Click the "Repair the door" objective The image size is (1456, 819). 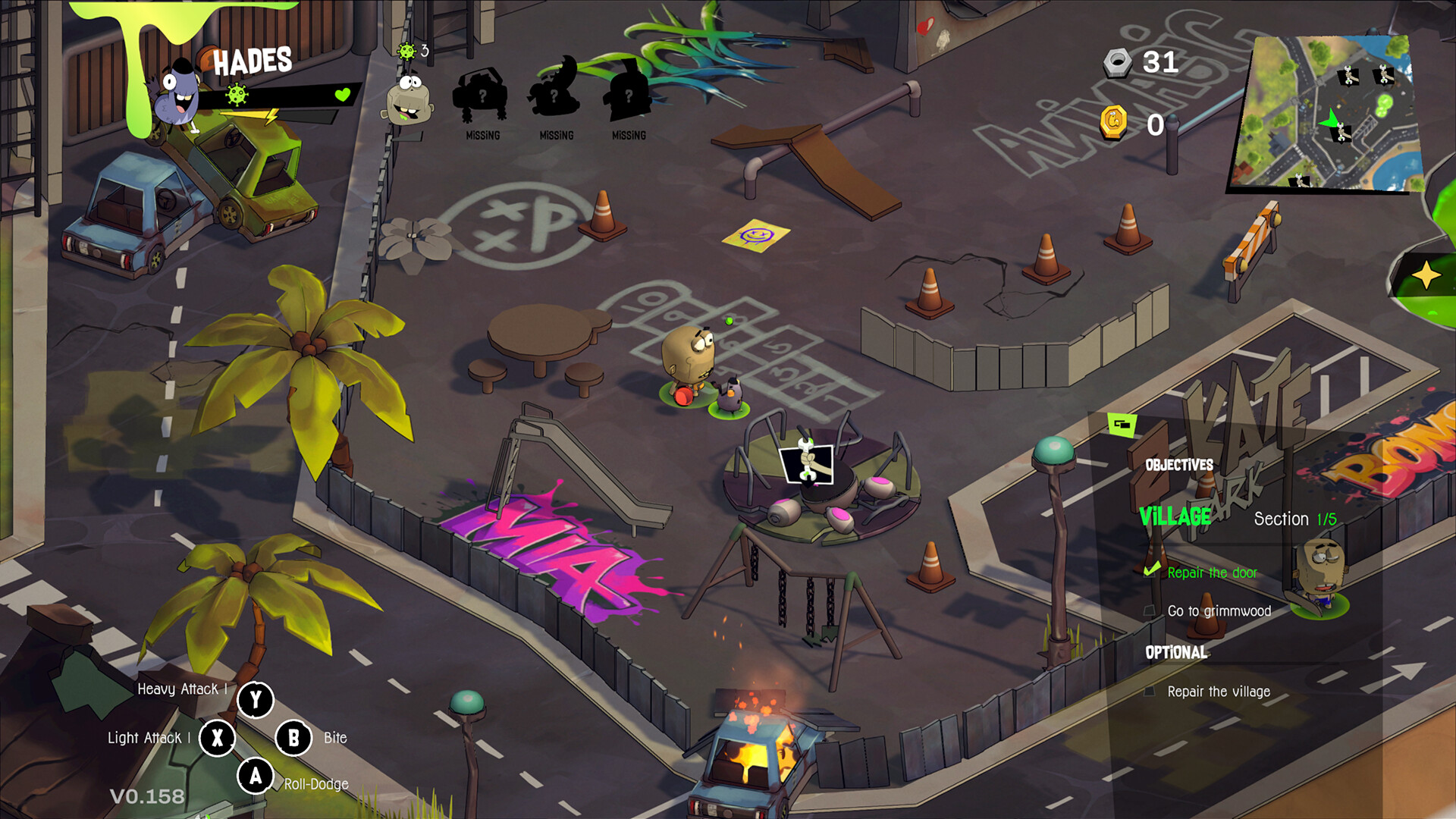pos(1211,573)
